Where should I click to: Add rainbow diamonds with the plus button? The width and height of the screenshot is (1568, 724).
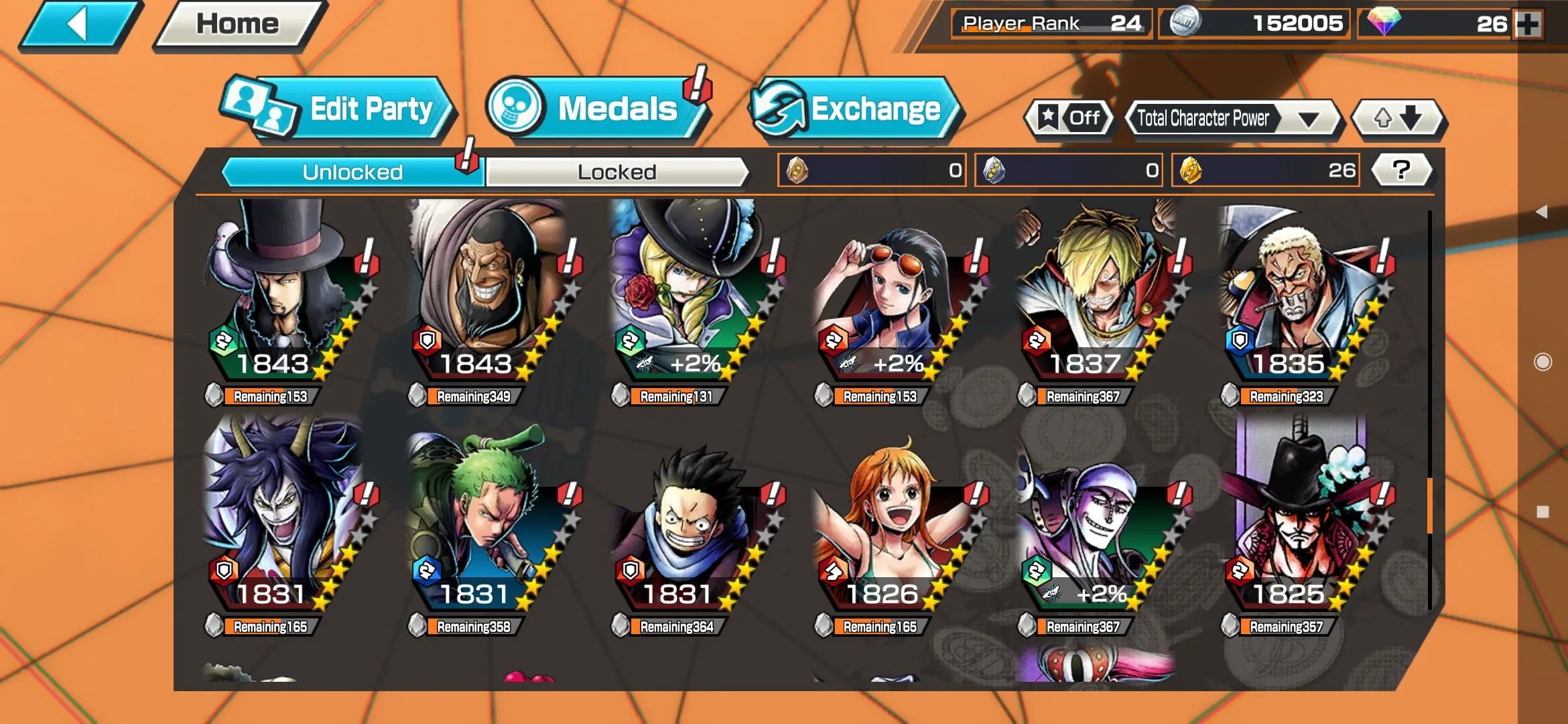point(1528,25)
